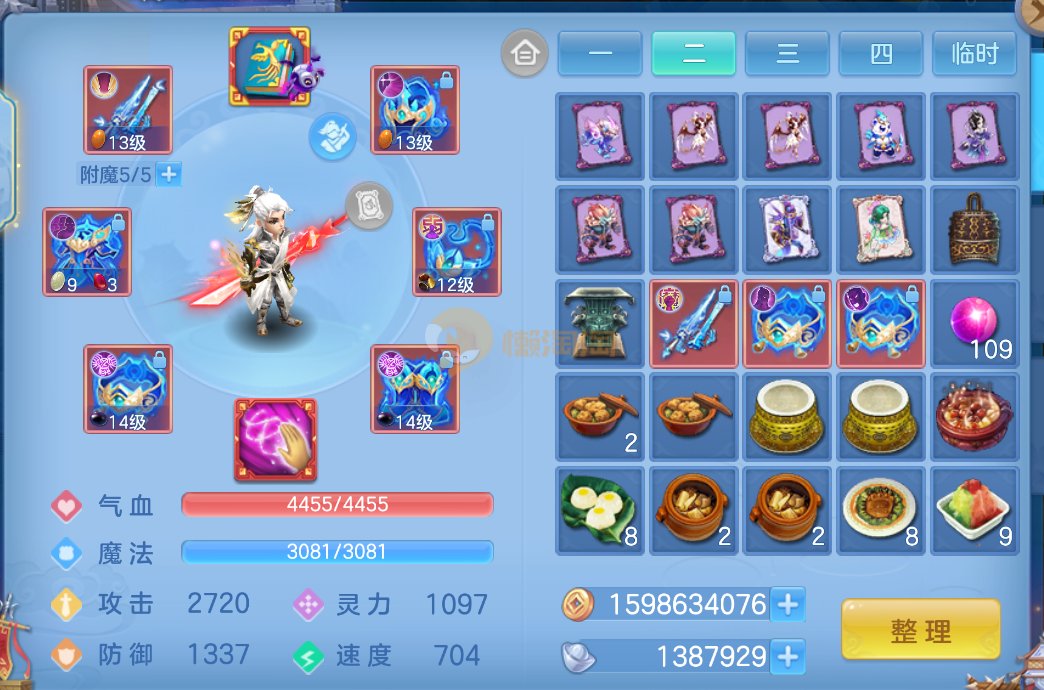This screenshot has height=690, width=1044.
Task: Click the grey scroll button near character
Action: [x=367, y=206]
